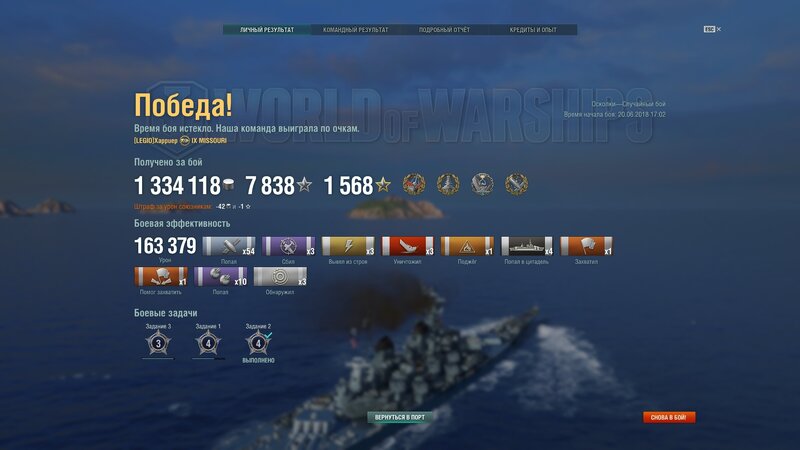The height and width of the screenshot is (450, 800).
Task: Click the Захватил flag ribbon
Action: (587, 246)
